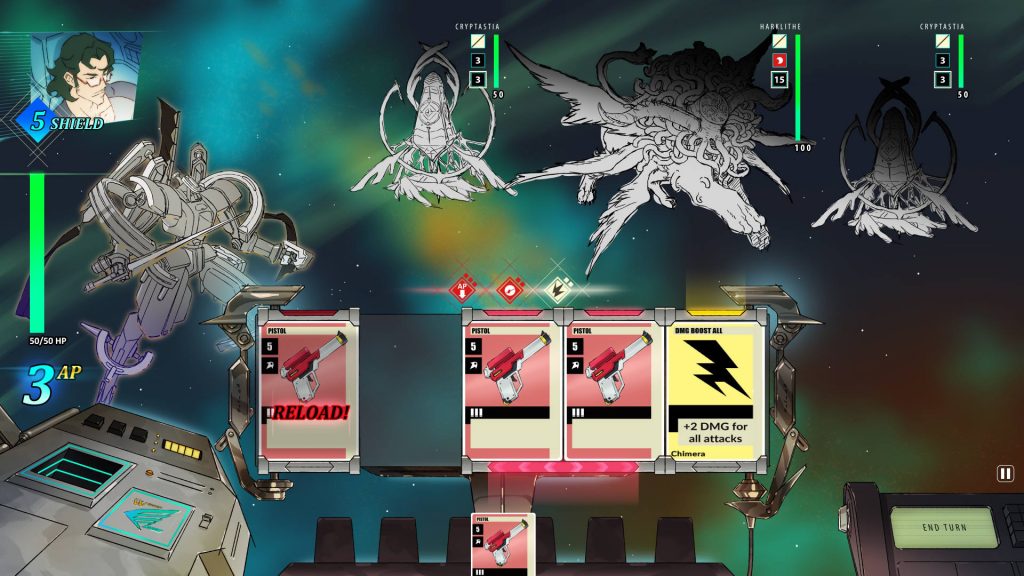Click the red AP down-arrow diamond icon

pos(464,291)
